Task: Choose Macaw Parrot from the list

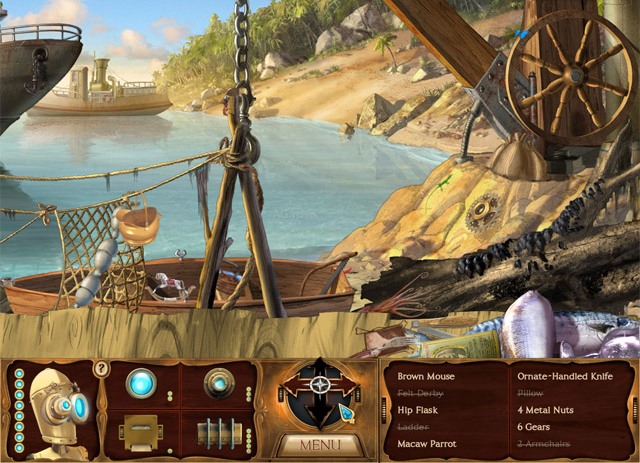Action: (x=427, y=444)
